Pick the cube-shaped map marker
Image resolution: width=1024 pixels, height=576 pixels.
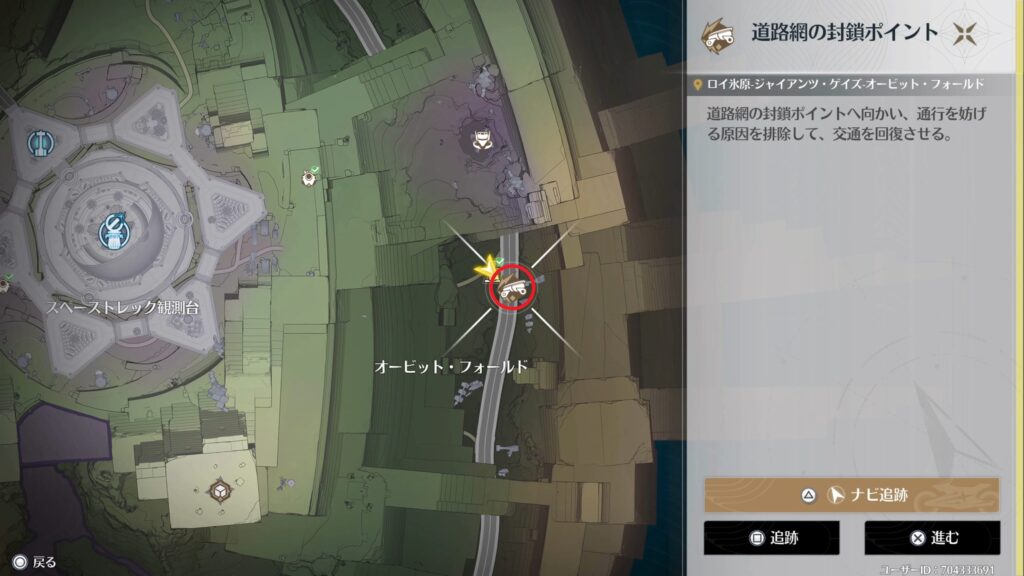point(219,491)
